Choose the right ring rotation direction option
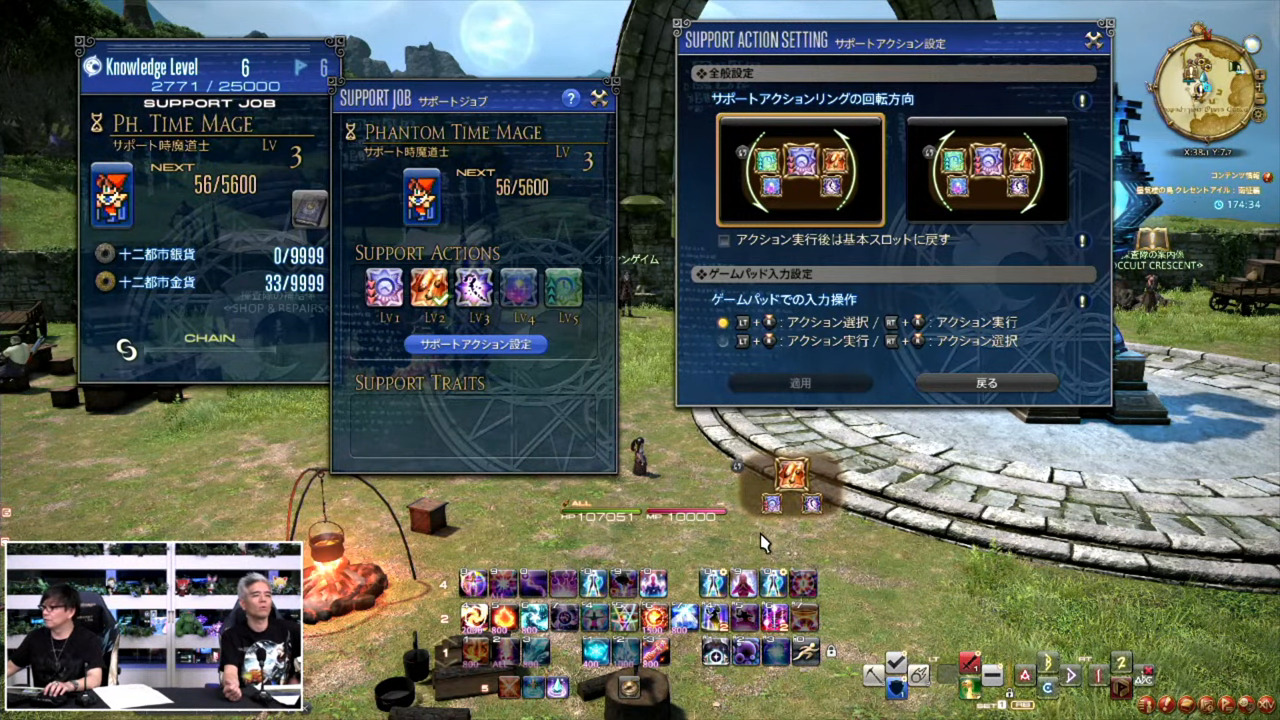This screenshot has width=1280, height=720. [987, 170]
